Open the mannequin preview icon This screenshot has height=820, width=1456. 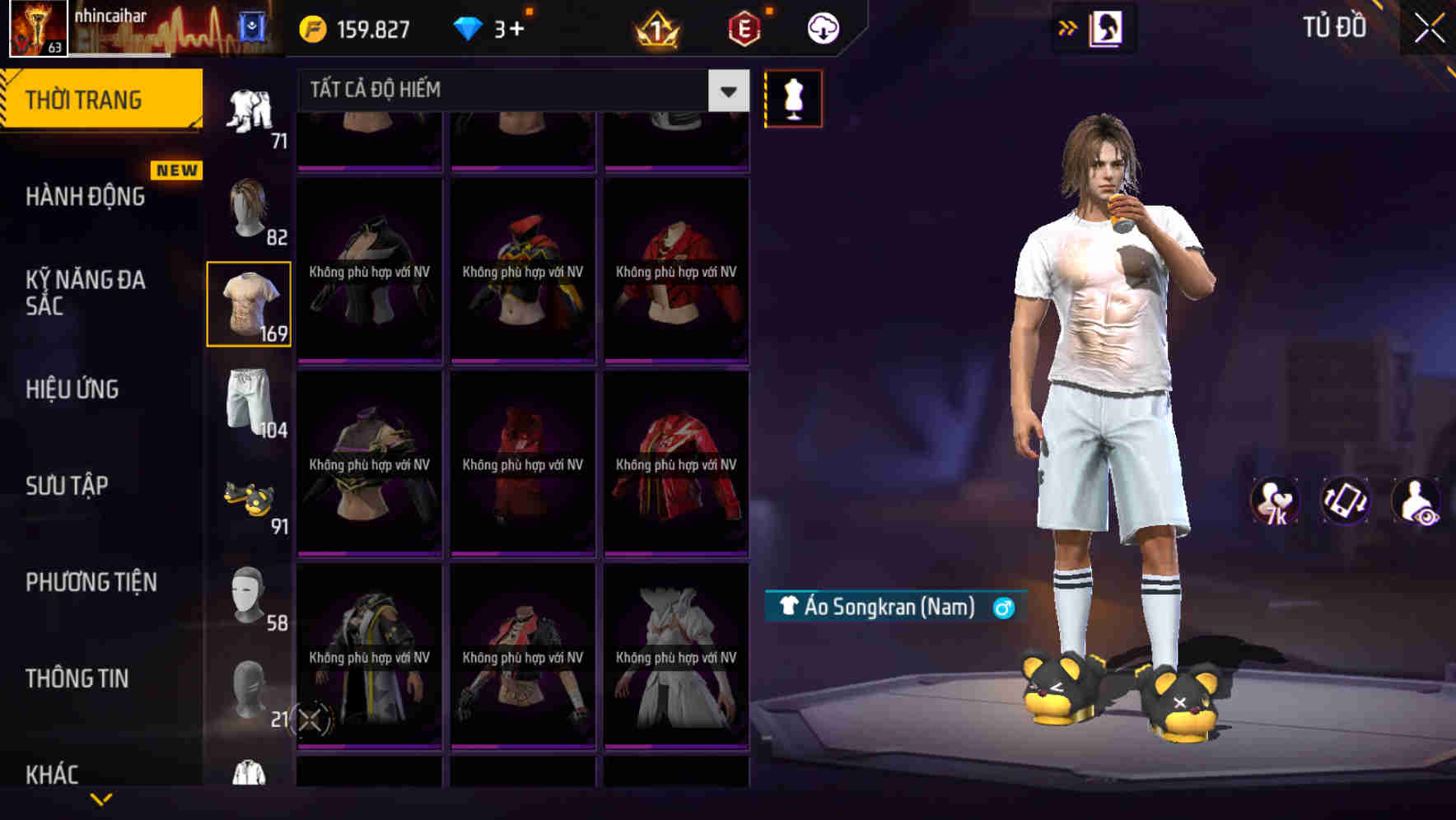point(792,98)
